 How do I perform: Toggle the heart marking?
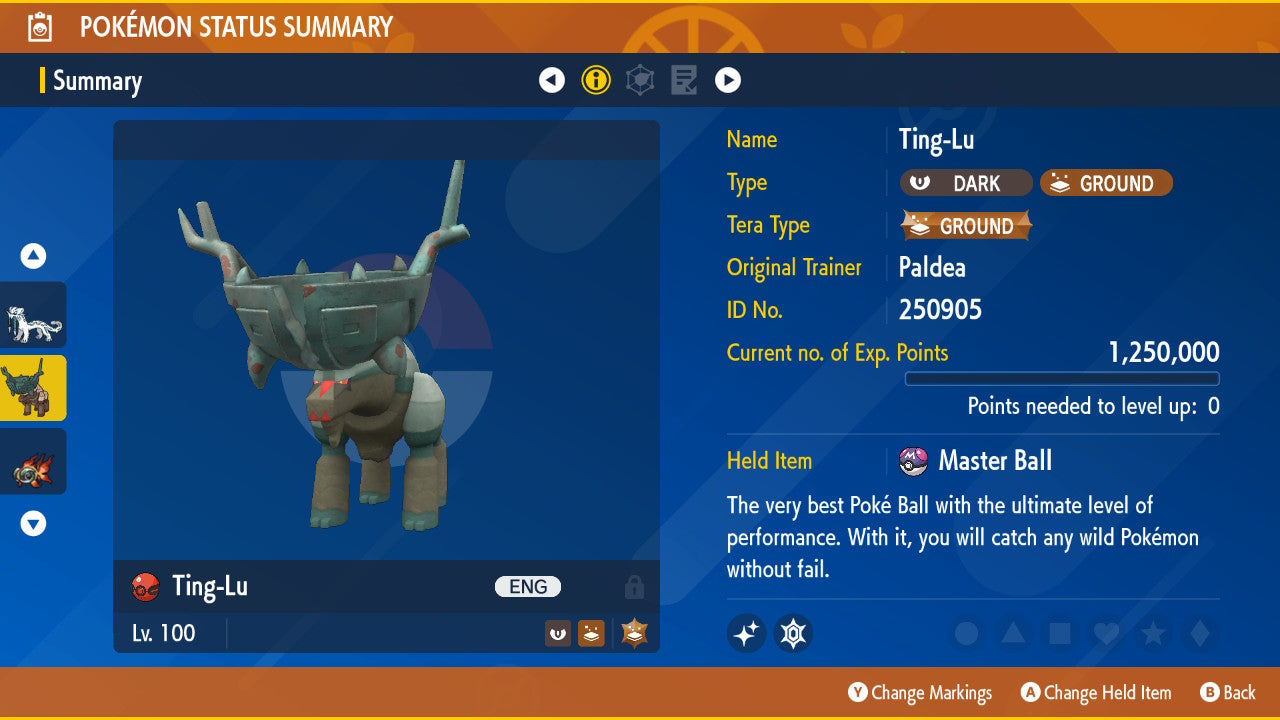click(x=1106, y=633)
